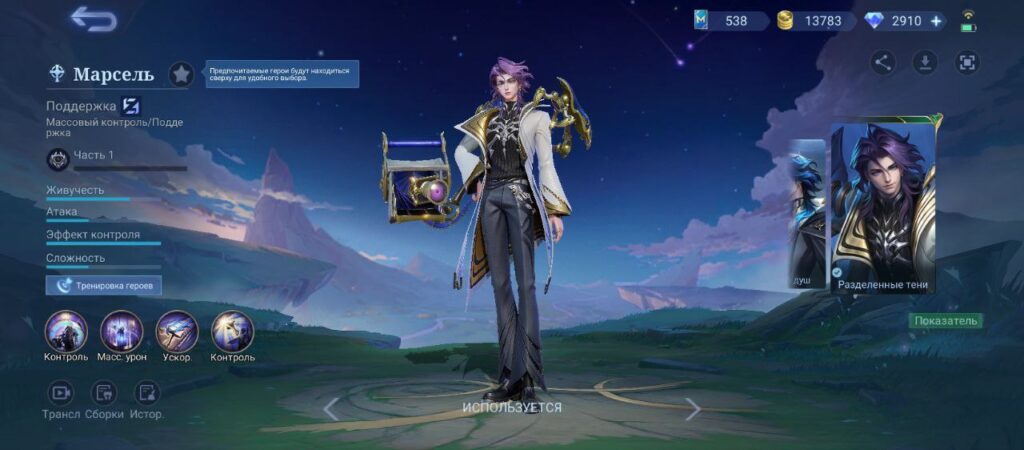
Task: Switch to the previous hero with left arrow
Action: point(331,408)
